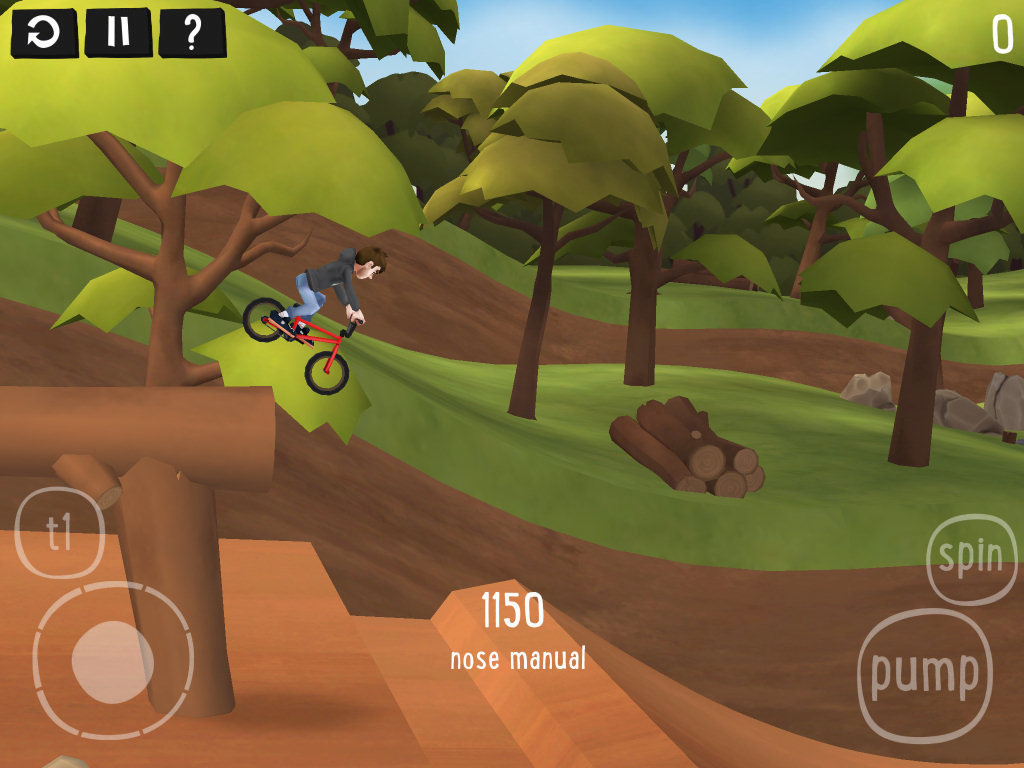Open the question mark help button

click(192, 33)
